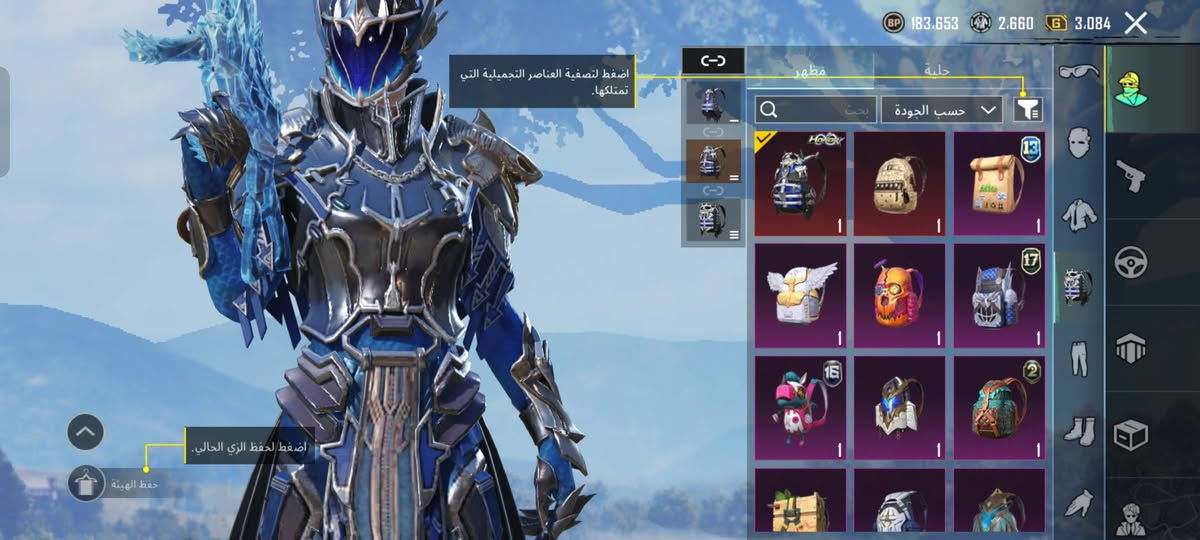Select the teal-orange backpack with badge 2
Viewport: 1200px width, 540px height.
pyautogui.click(x=999, y=408)
